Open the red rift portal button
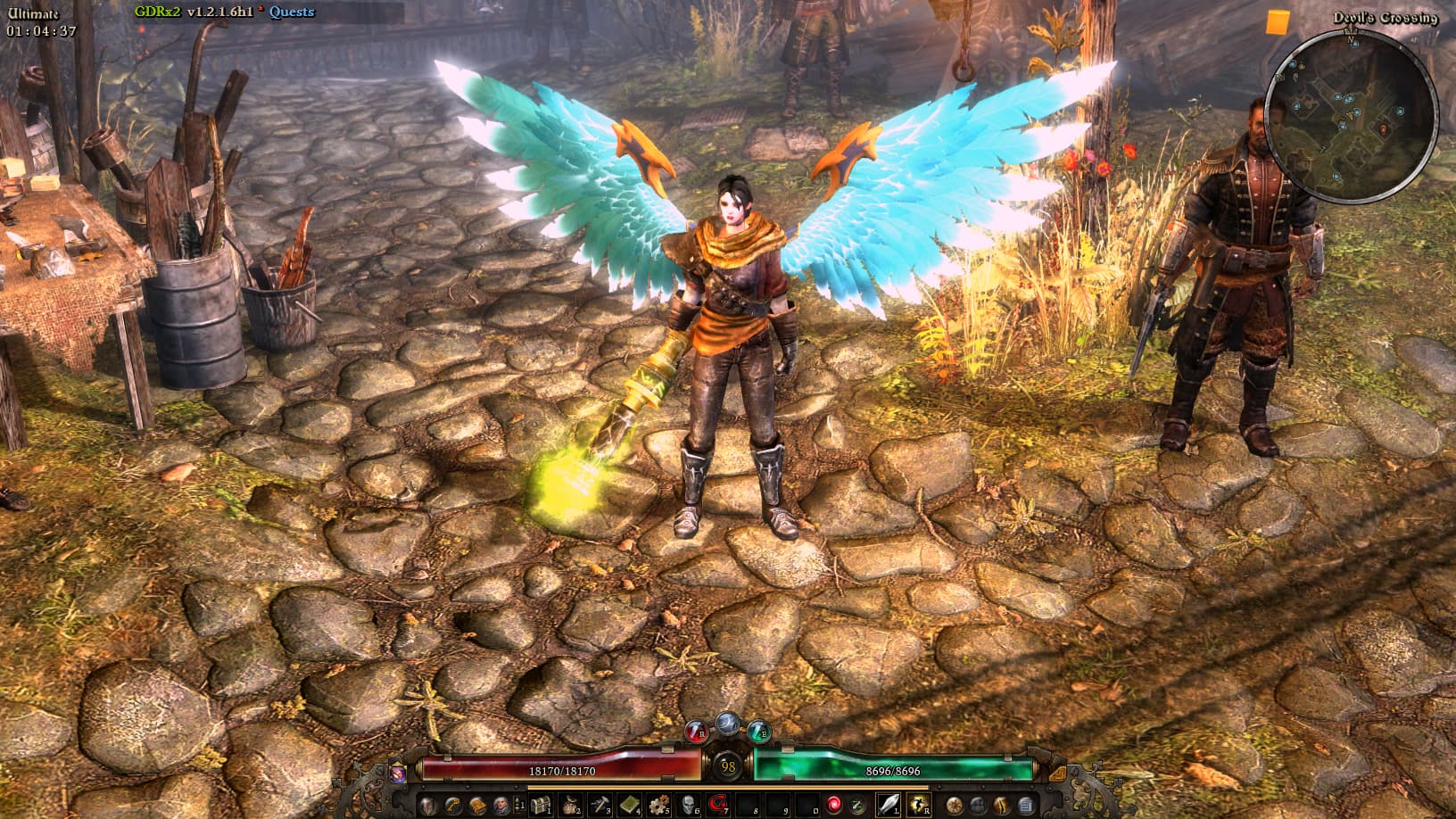This screenshot has height=819, width=1456. (x=833, y=805)
